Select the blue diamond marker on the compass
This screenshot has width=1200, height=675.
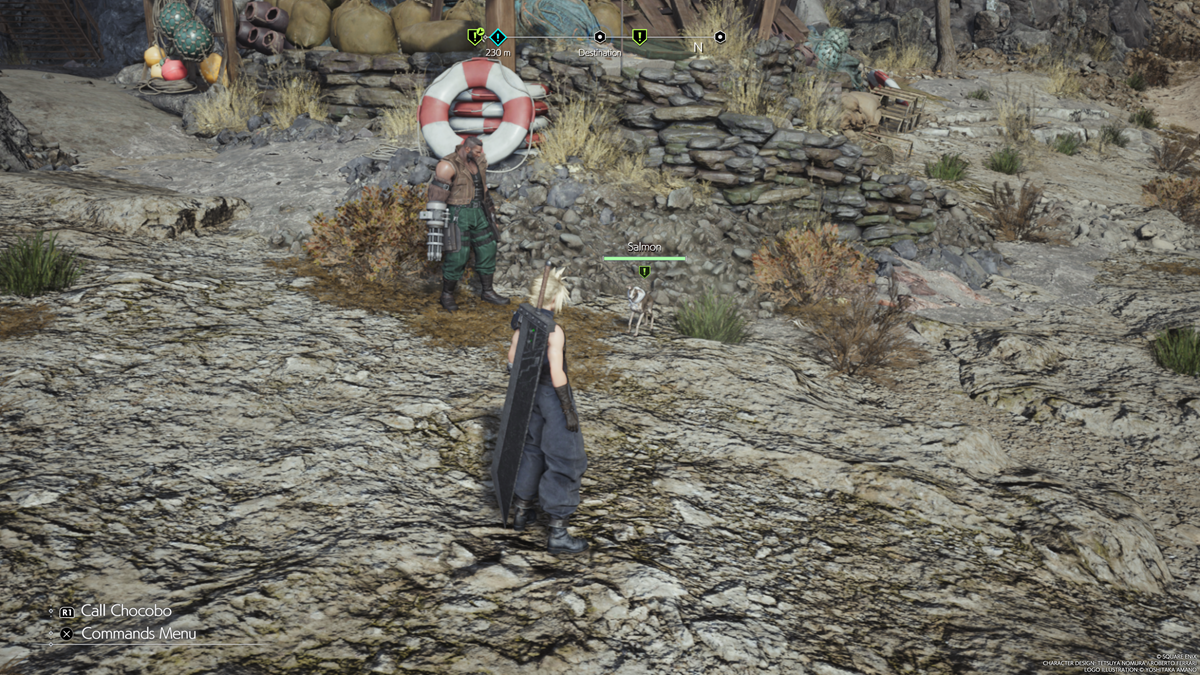pyautogui.click(x=497, y=37)
